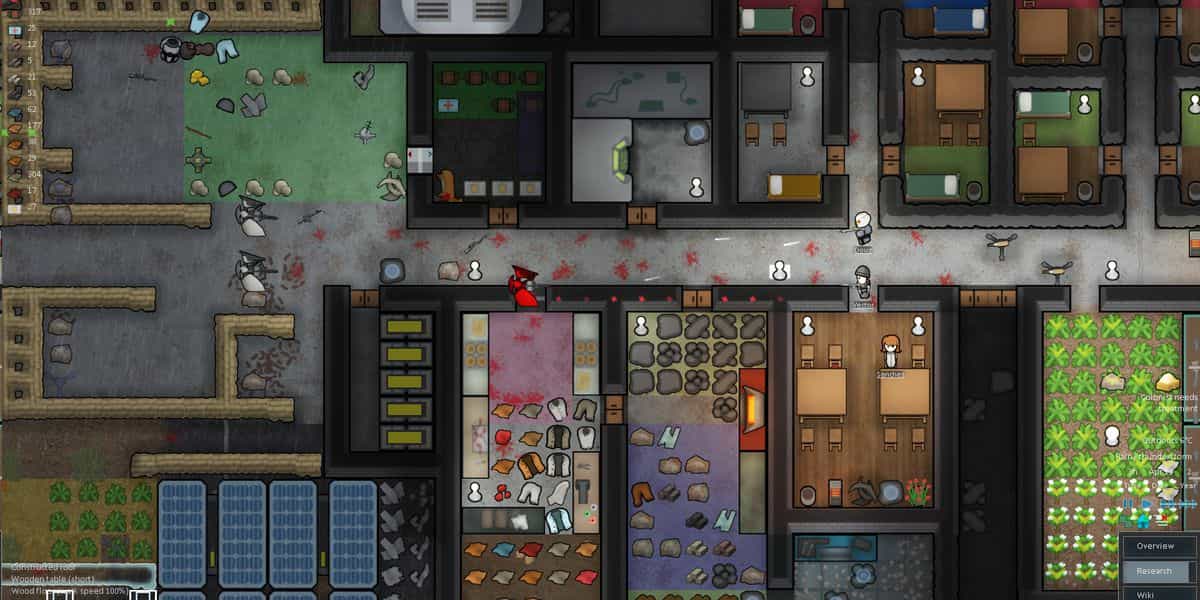Open the Wiki button

(1148, 594)
